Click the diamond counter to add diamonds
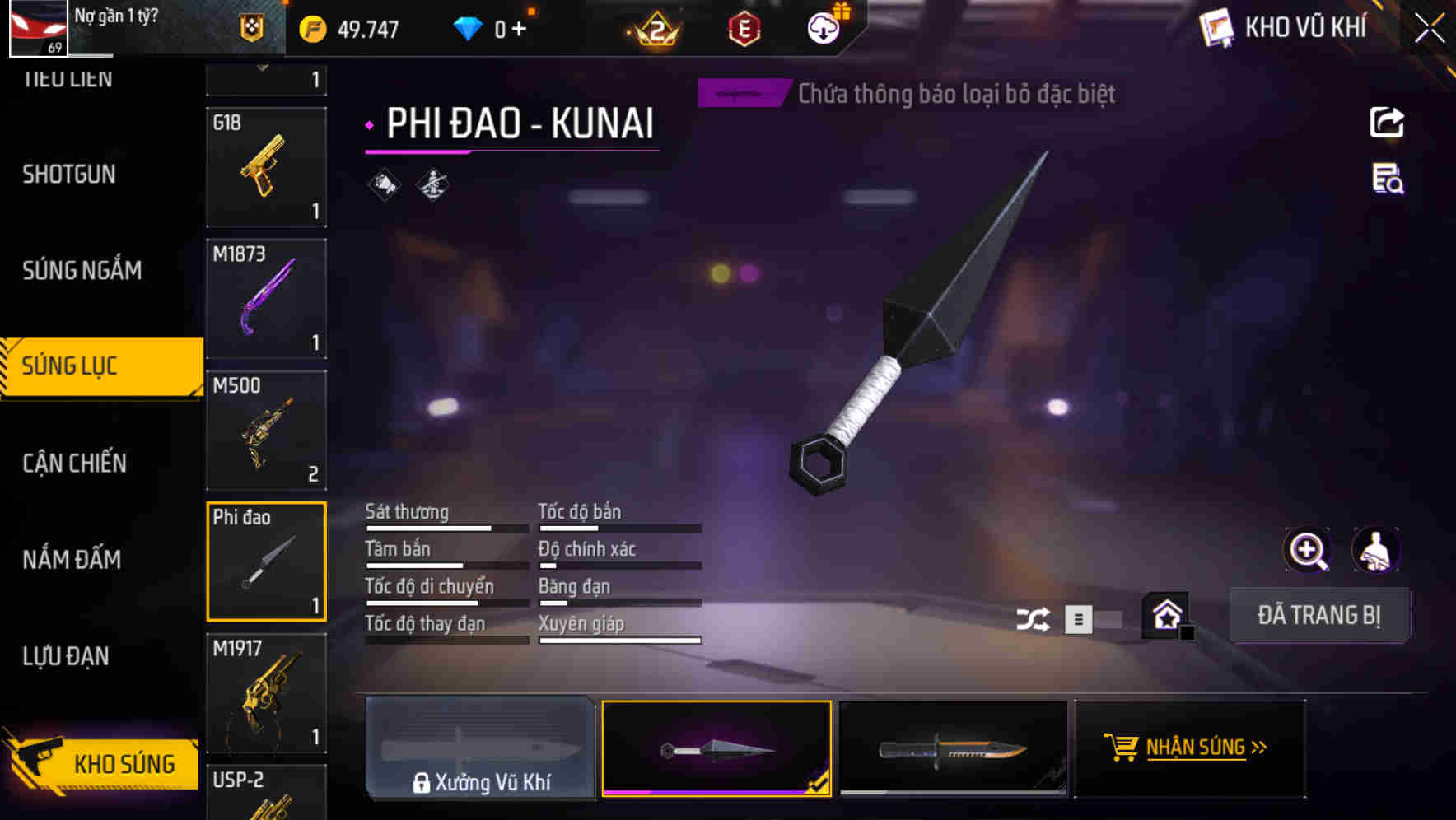1456x820 pixels. click(494, 27)
